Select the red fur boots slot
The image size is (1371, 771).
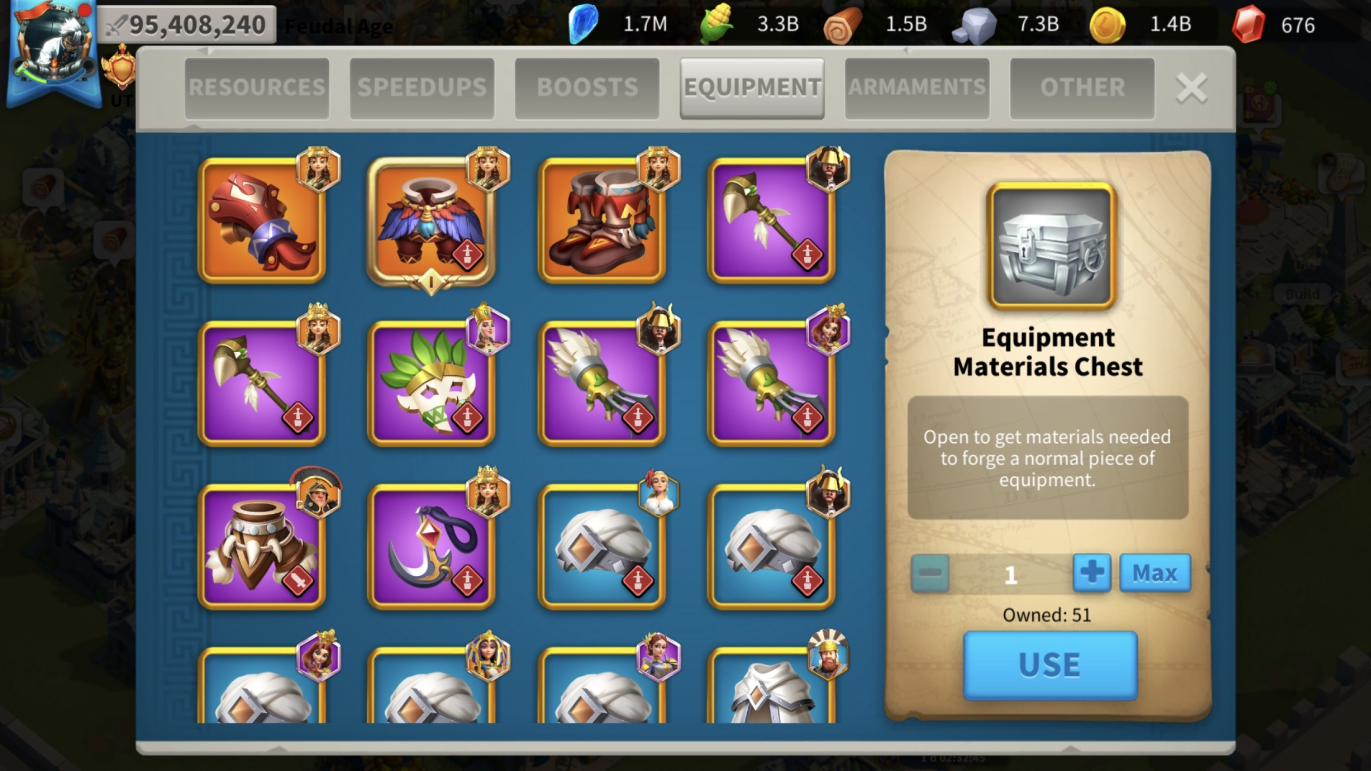coord(602,221)
